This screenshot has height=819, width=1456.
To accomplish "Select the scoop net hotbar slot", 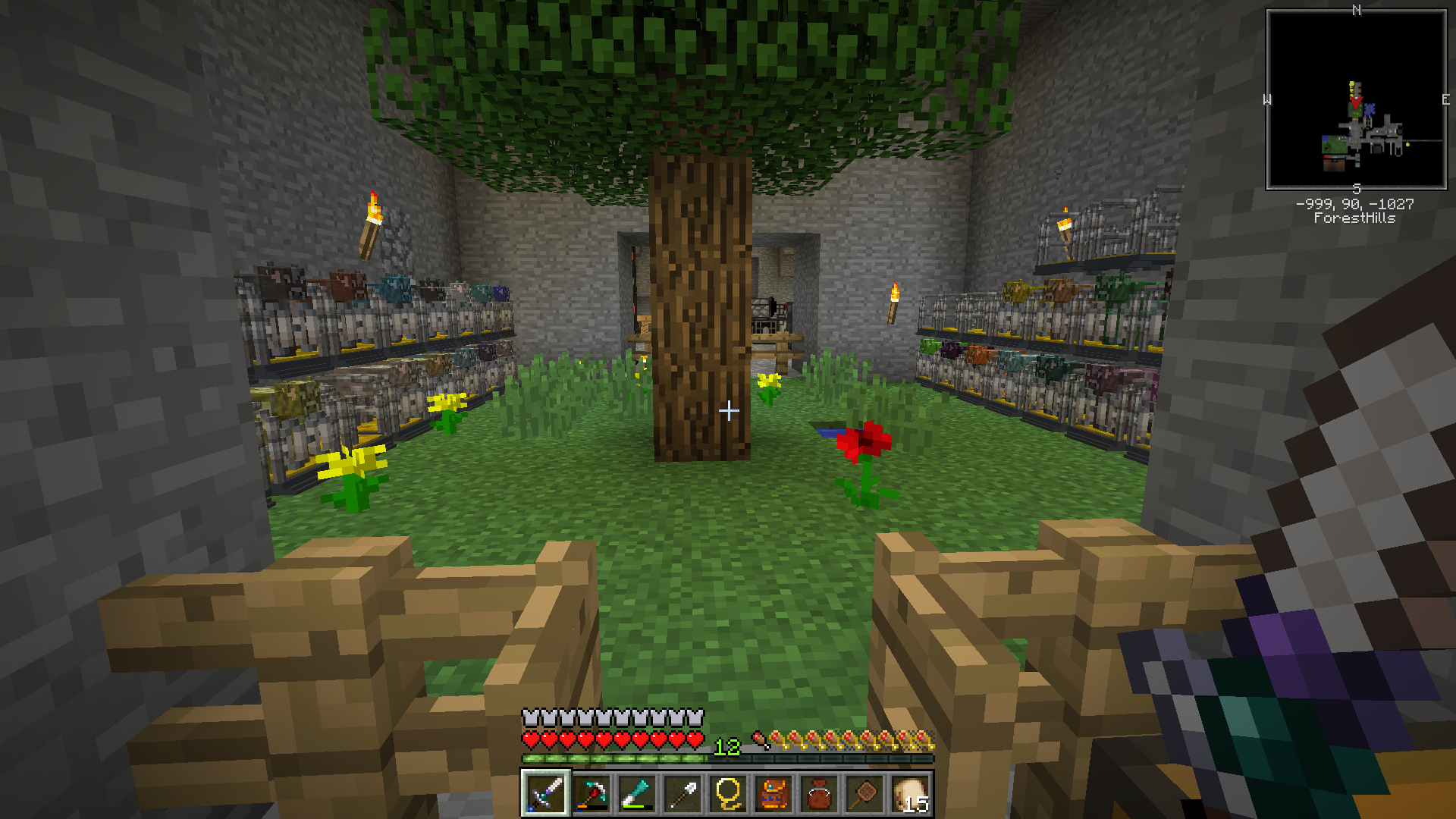I will [x=864, y=794].
